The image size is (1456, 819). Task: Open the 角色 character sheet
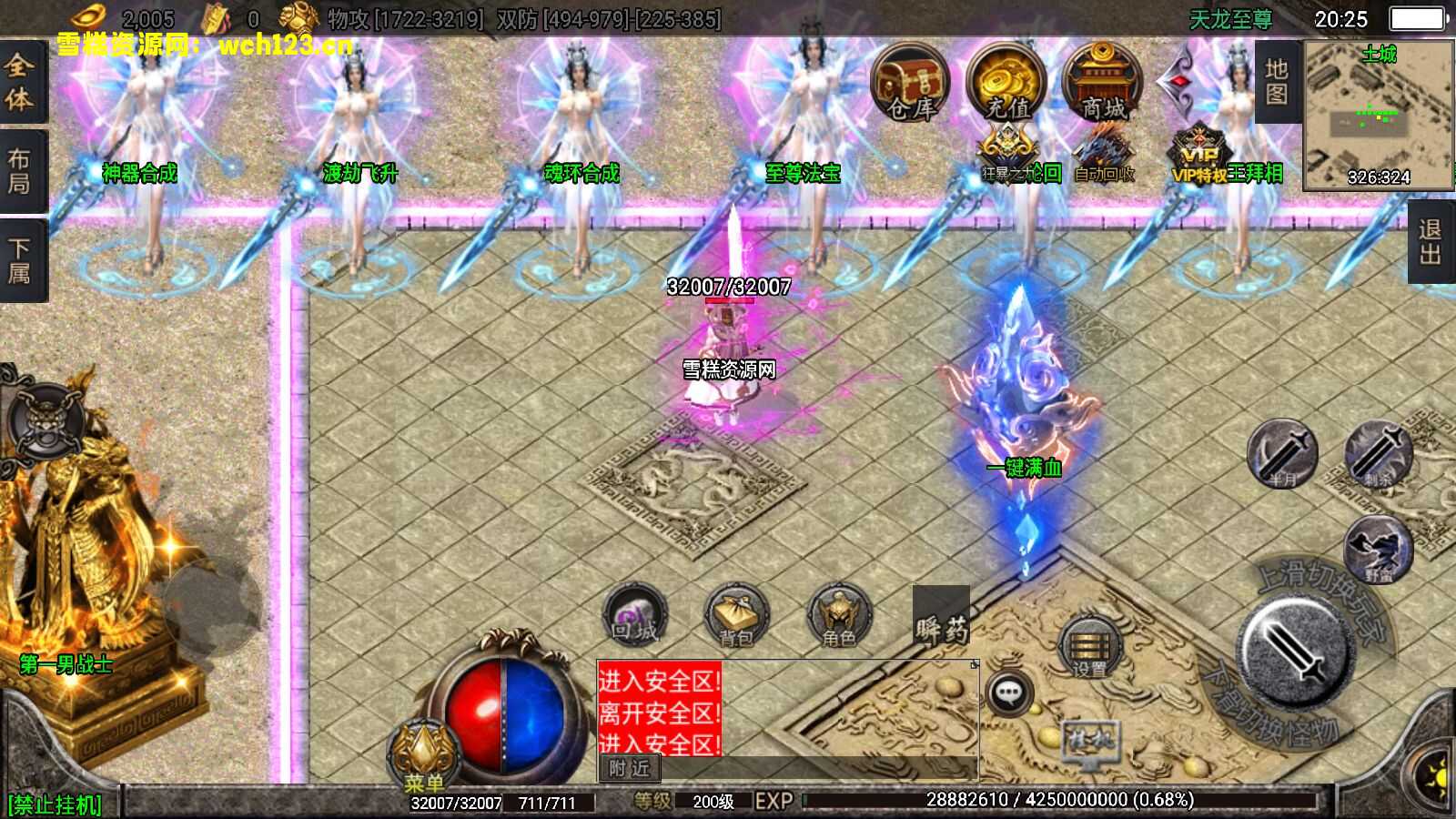(839, 617)
